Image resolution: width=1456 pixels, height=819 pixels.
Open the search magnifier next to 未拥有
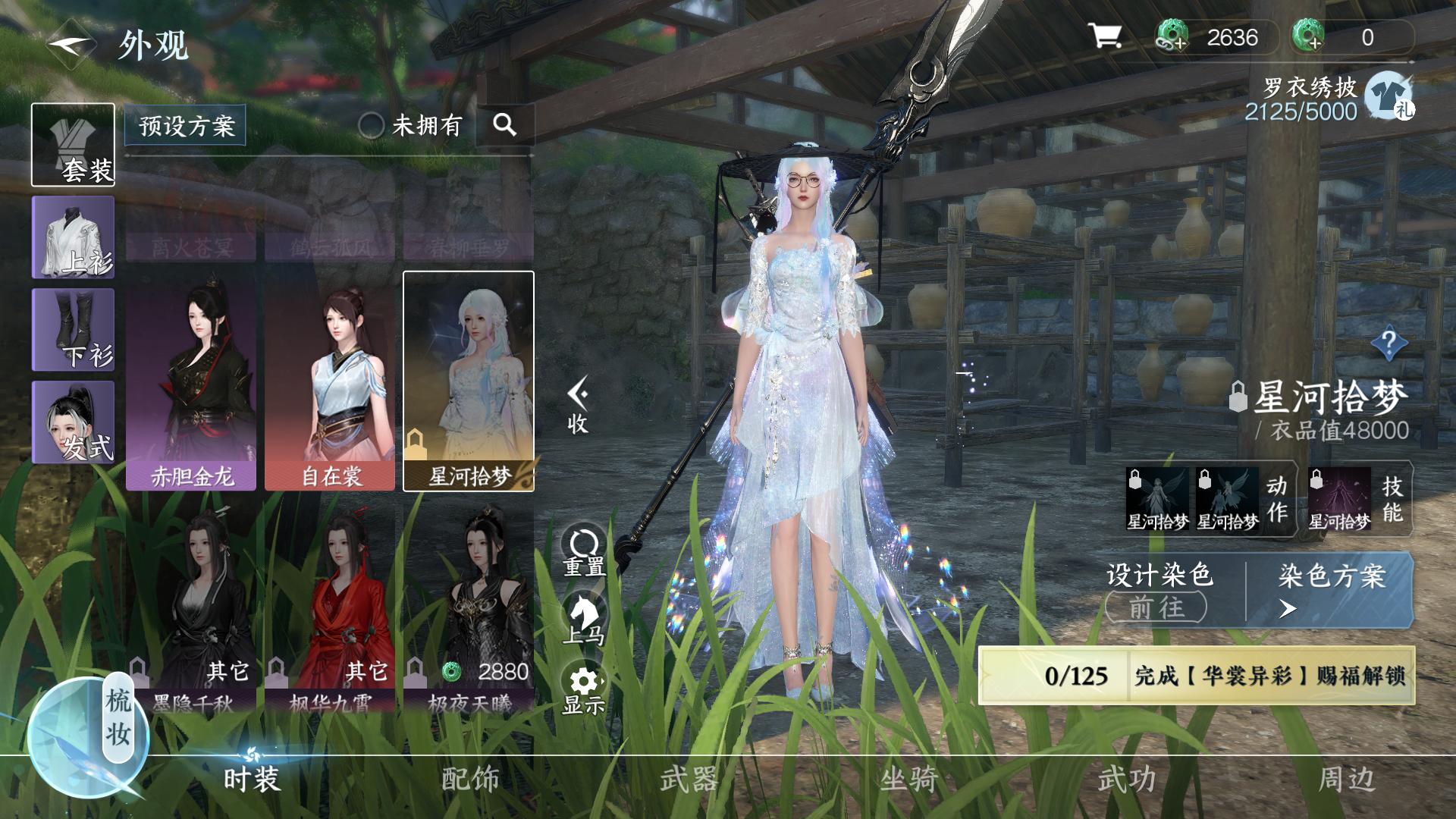[x=505, y=126]
